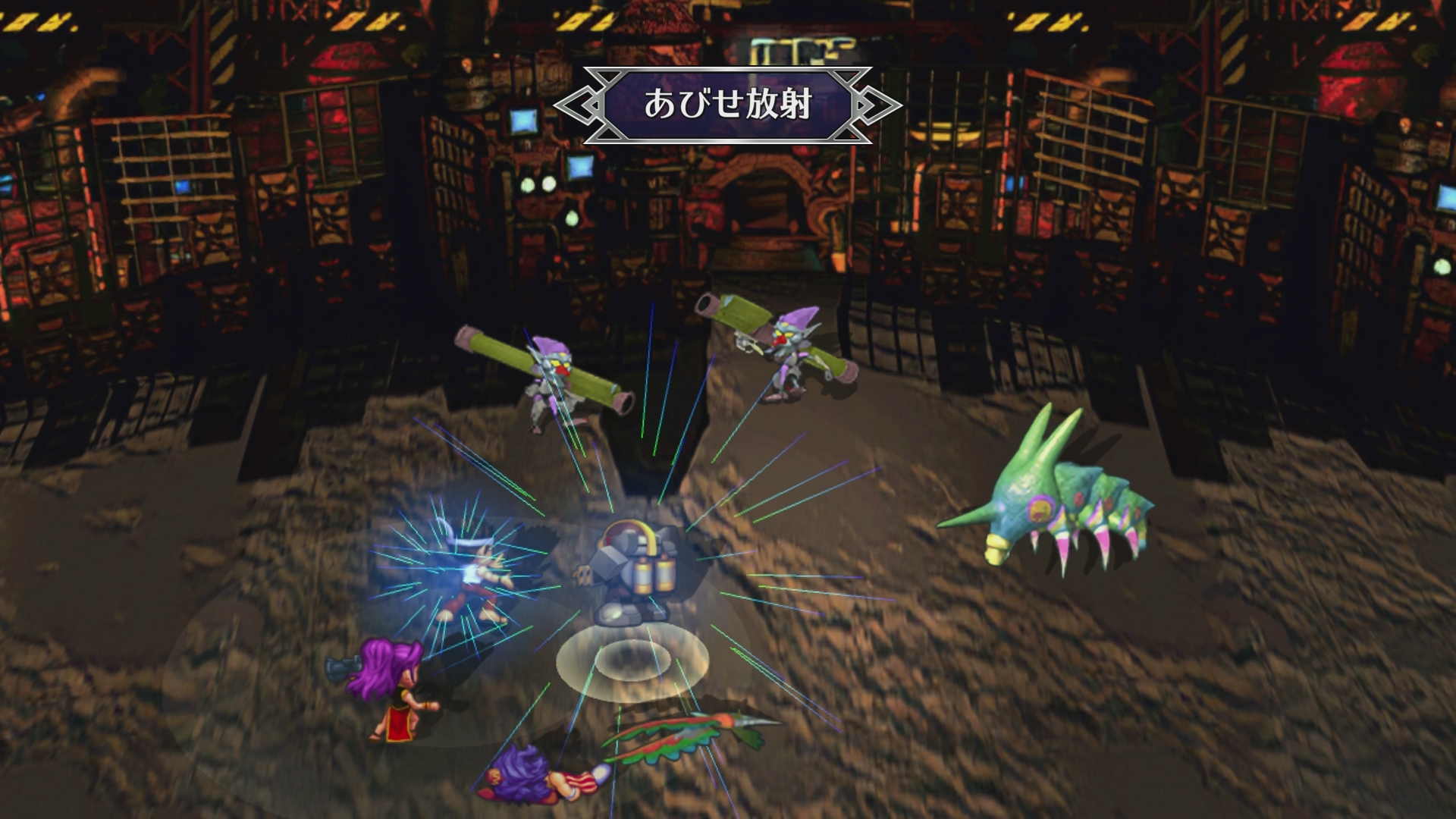The height and width of the screenshot is (819, 1456).
Task: Click the glowing blue monitor on the left wall
Action: (523, 121)
